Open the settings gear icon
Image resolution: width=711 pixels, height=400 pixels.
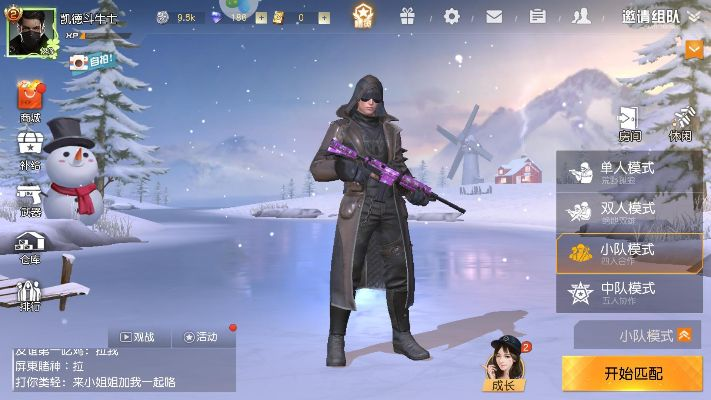(x=452, y=16)
